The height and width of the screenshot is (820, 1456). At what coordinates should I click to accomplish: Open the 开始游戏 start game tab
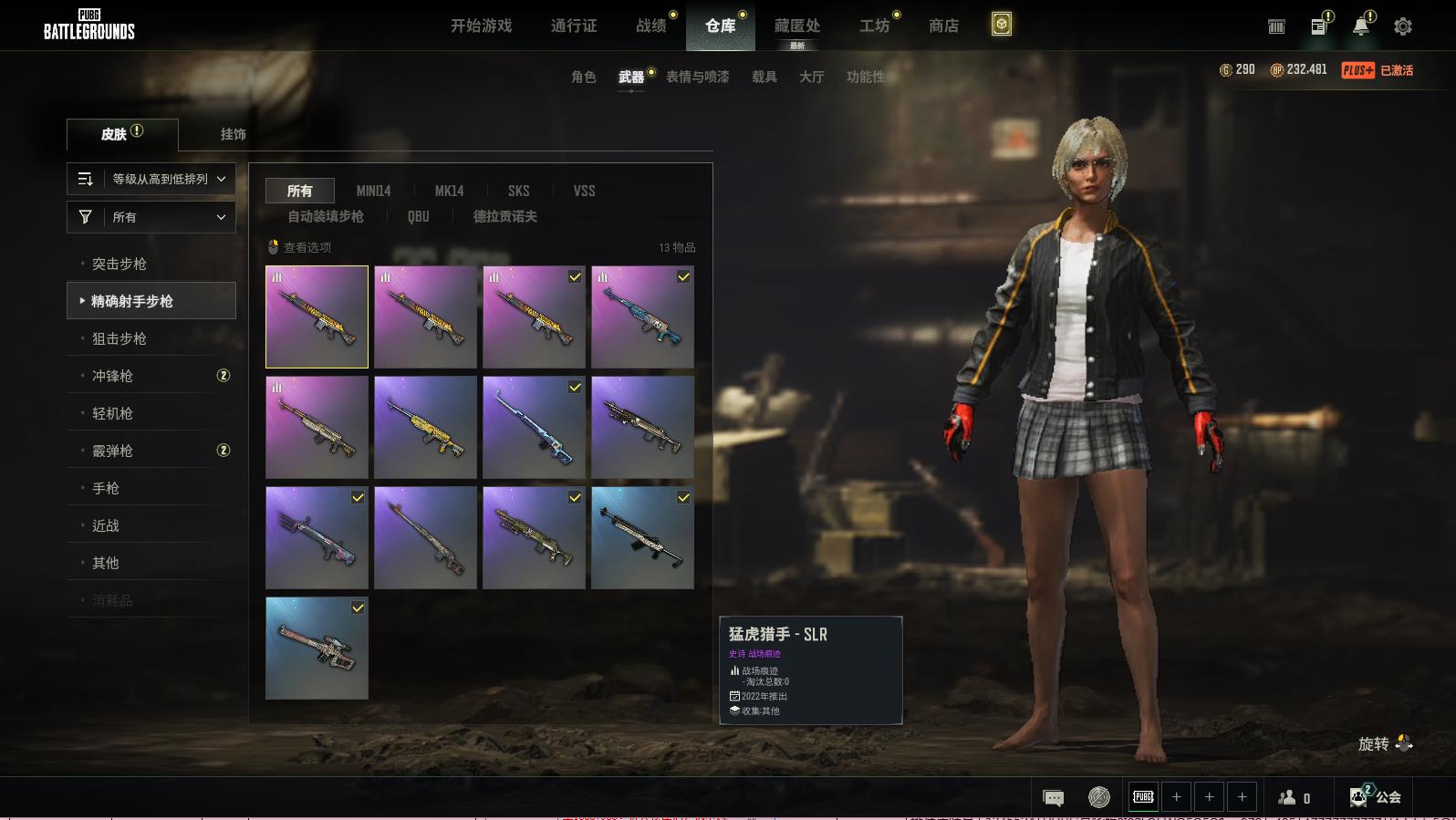point(481,26)
